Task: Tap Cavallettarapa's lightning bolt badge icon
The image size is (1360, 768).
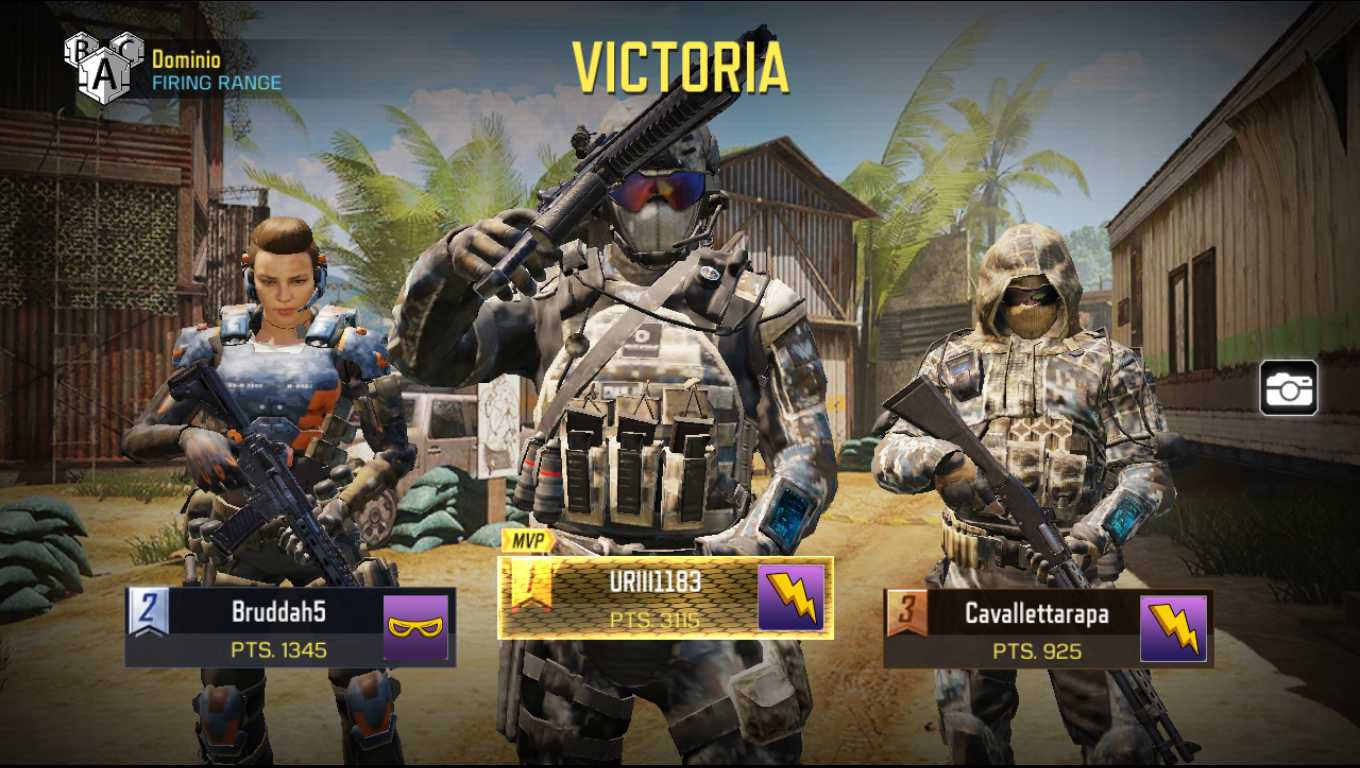Action: pyautogui.click(x=1173, y=628)
